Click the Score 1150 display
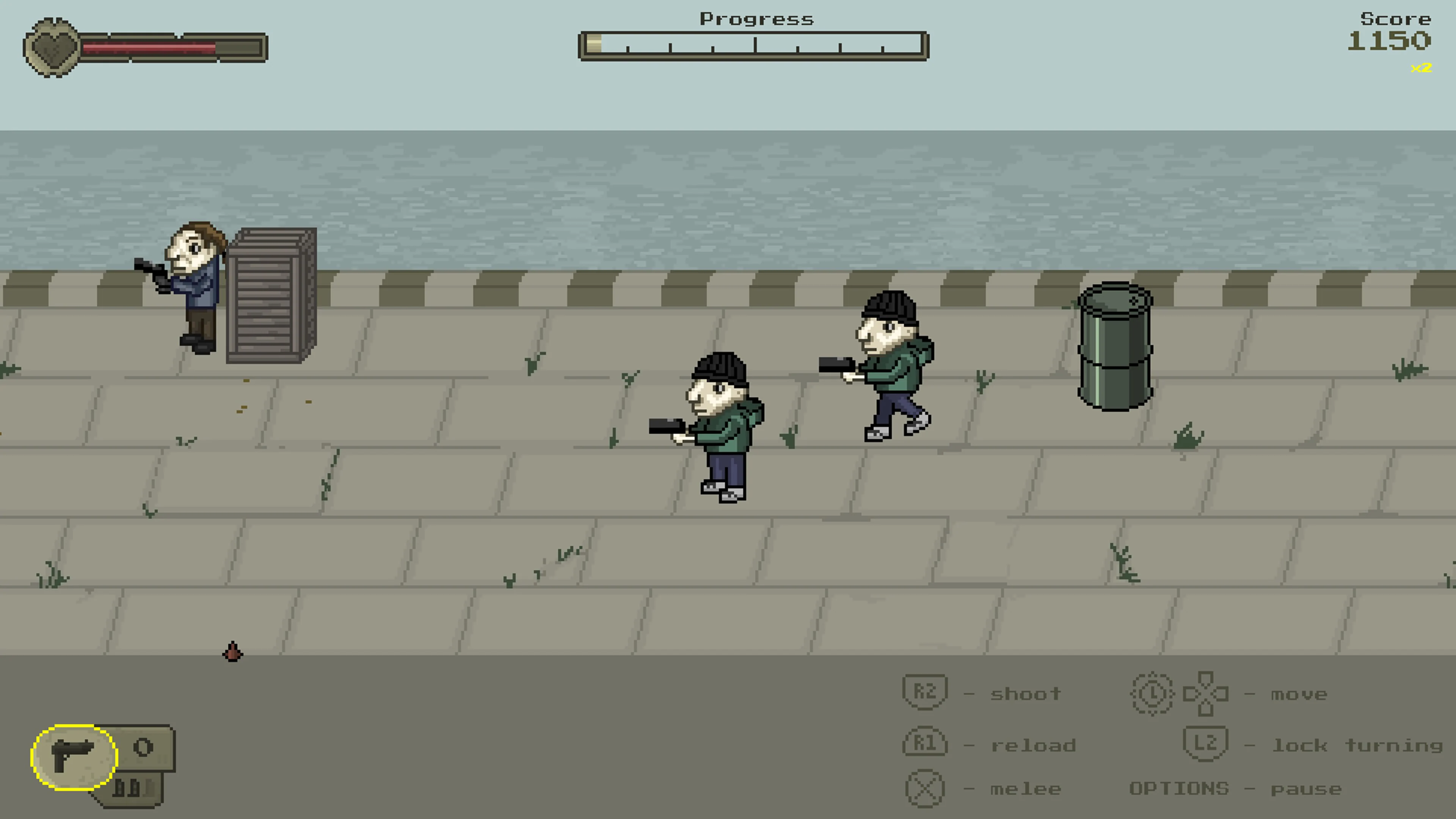The height and width of the screenshot is (819, 1456). click(x=1389, y=40)
